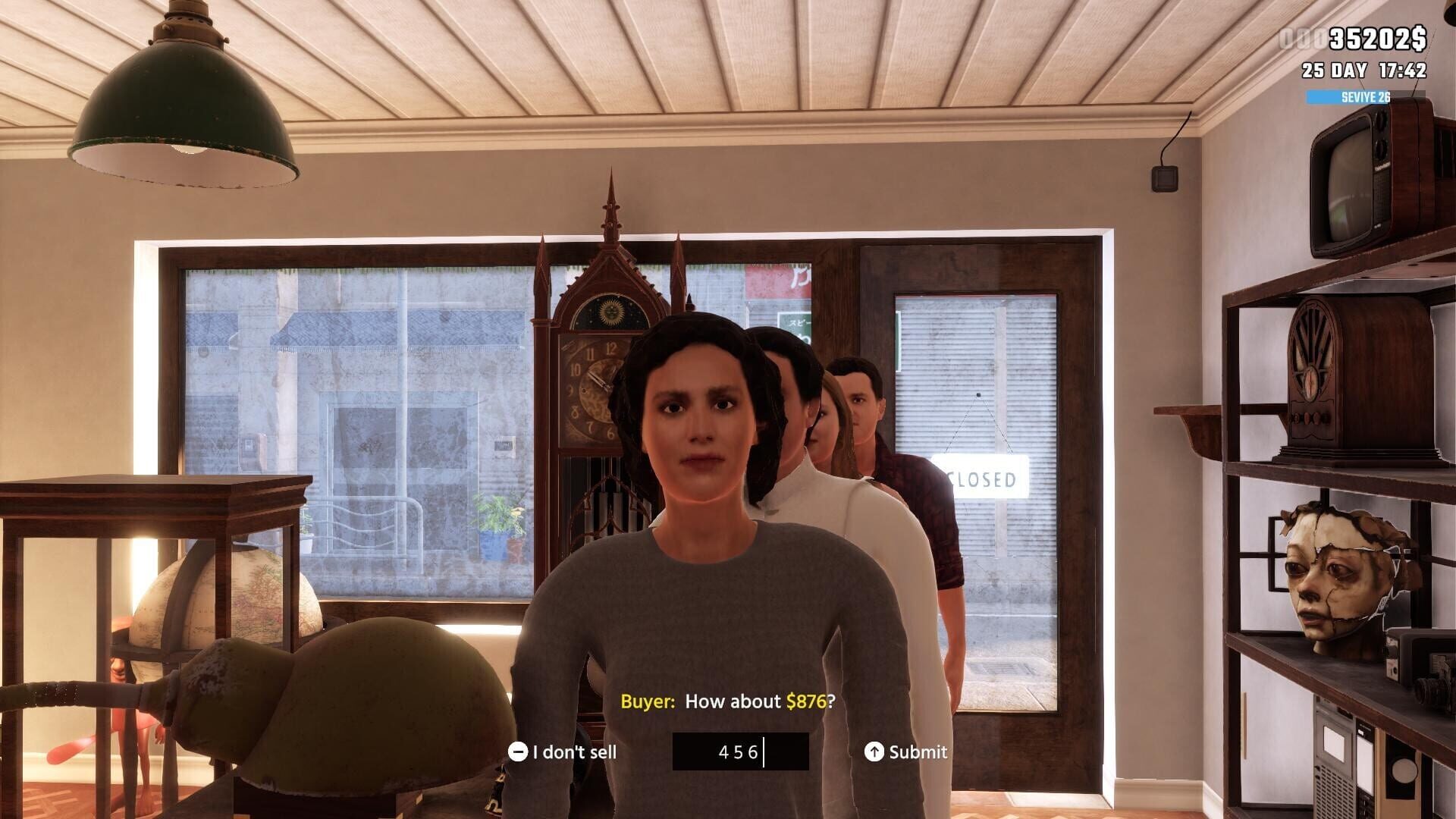The image size is (1456, 819).
Task: Choose I don't sell to refuse the buyer
Action: pos(575,752)
